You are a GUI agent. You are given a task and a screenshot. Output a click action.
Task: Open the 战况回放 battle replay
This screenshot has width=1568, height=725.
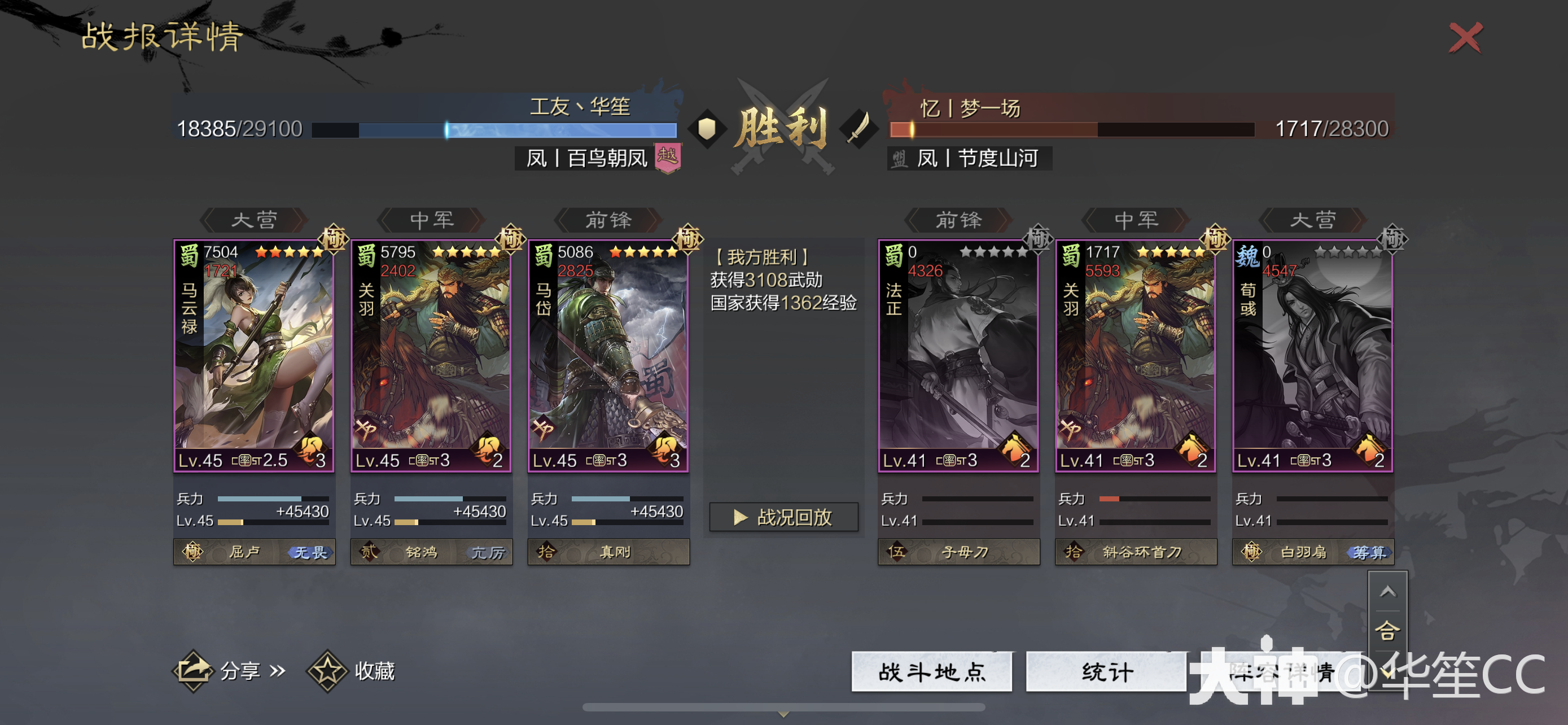coord(784,517)
